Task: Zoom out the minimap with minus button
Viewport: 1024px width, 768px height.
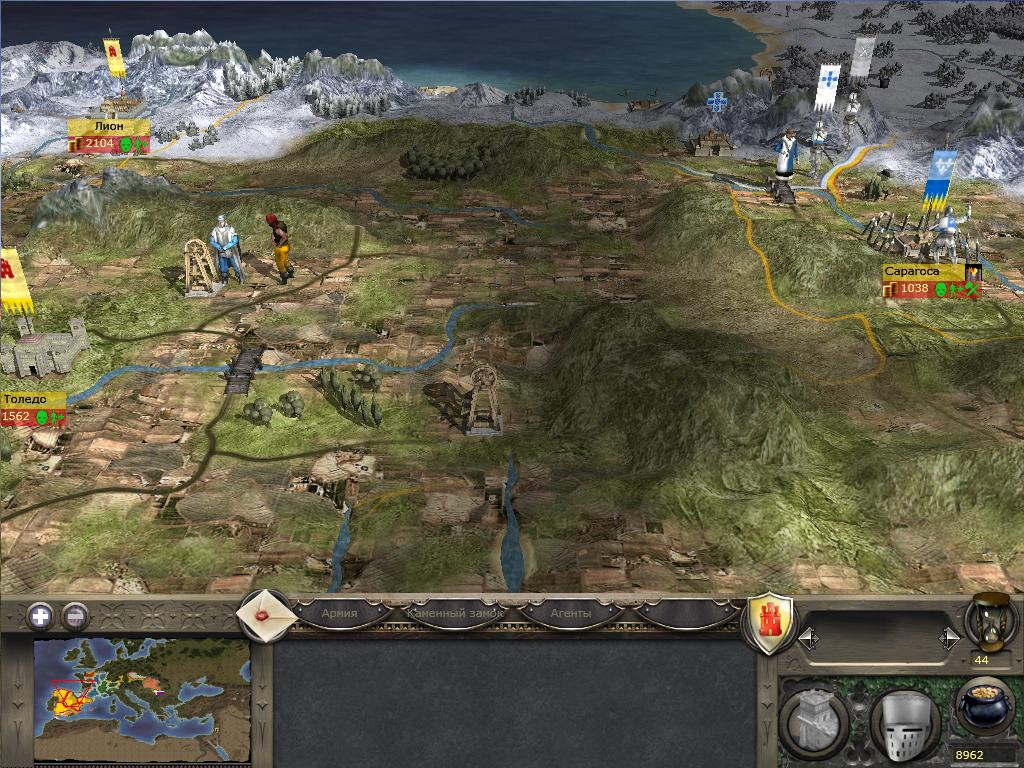Action: pyautogui.click(x=75, y=616)
